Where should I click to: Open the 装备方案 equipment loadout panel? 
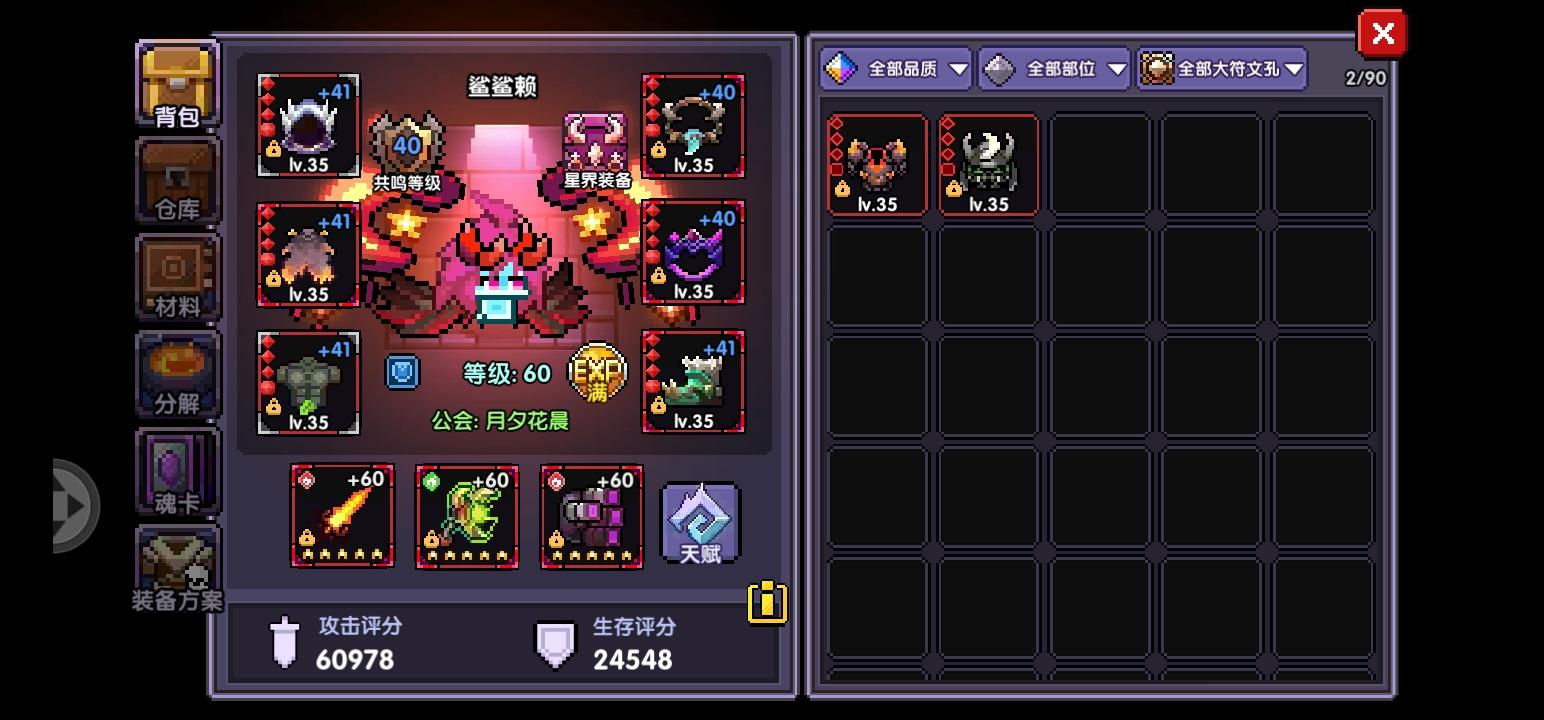[x=177, y=570]
